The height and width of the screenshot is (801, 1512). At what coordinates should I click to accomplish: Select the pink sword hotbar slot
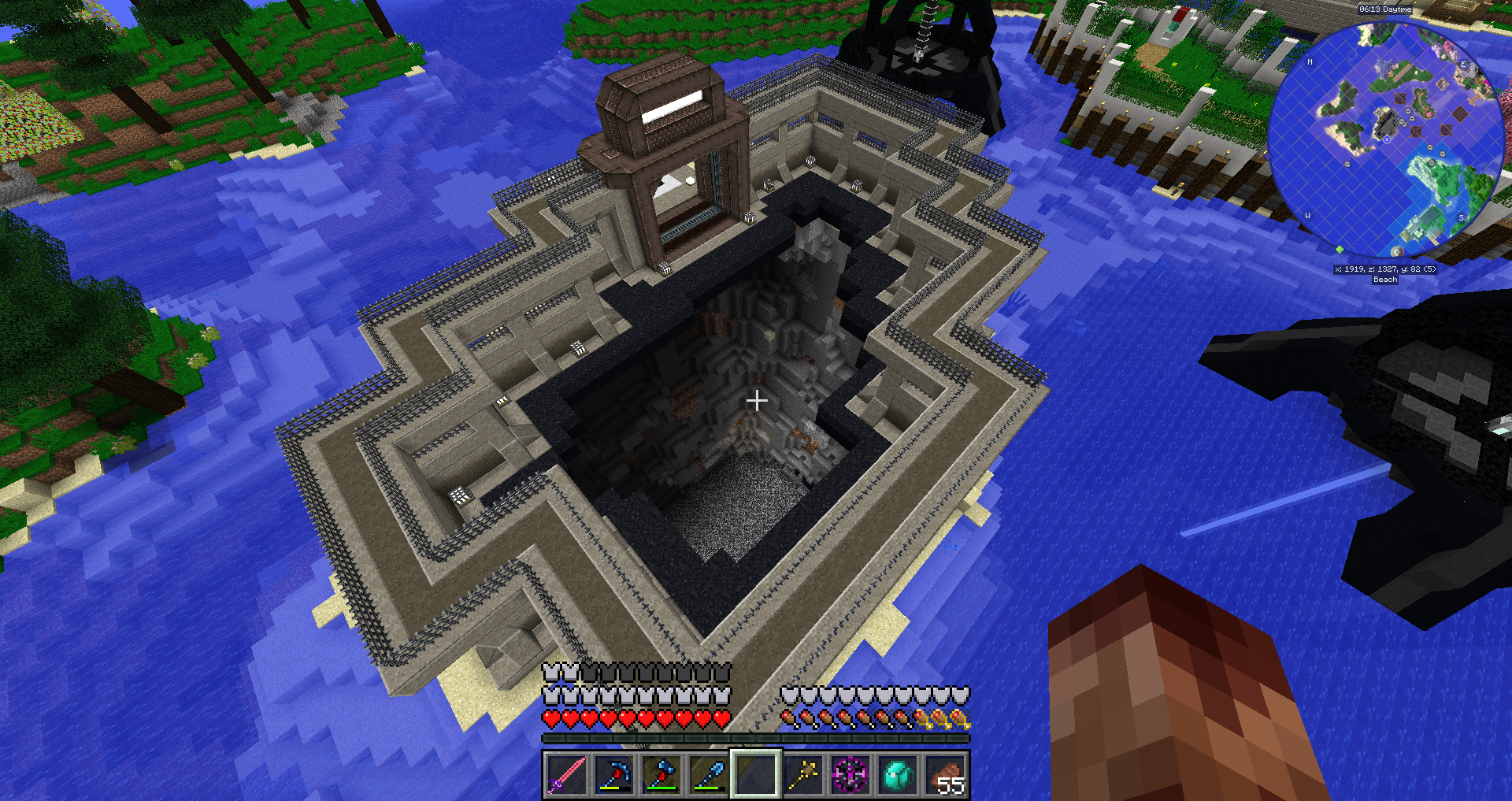(x=567, y=774)
